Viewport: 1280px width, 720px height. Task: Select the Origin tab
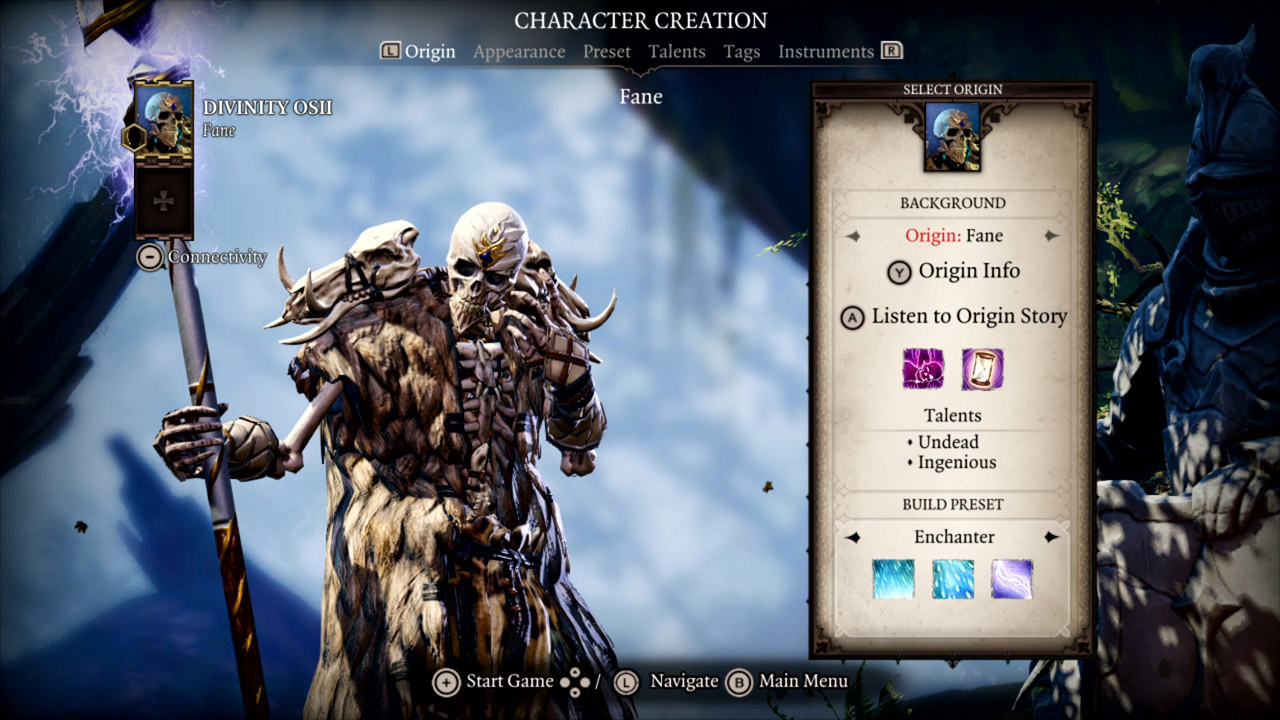tap(429, 52)
